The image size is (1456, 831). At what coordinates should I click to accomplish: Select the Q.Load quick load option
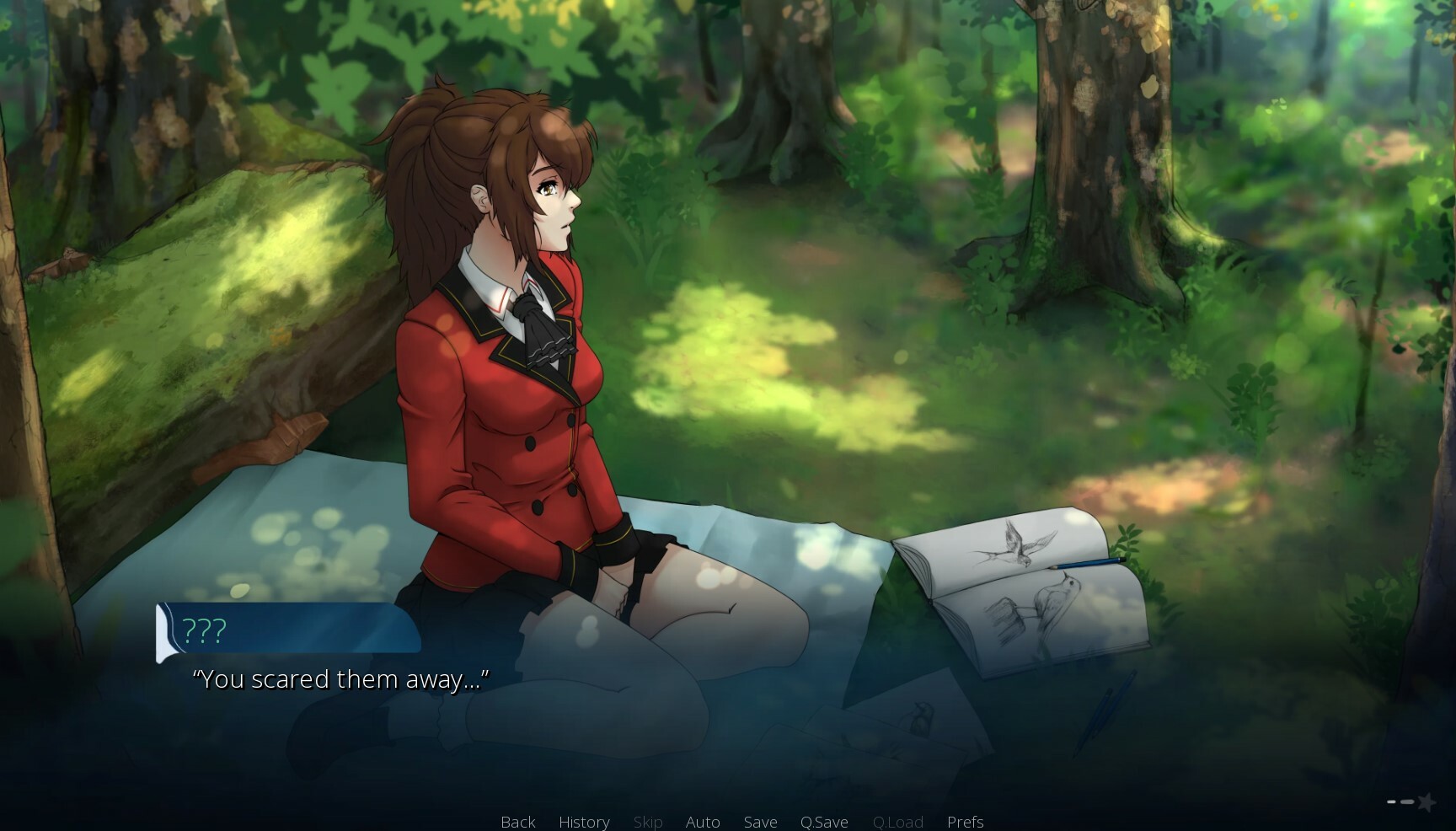point(897,822)
